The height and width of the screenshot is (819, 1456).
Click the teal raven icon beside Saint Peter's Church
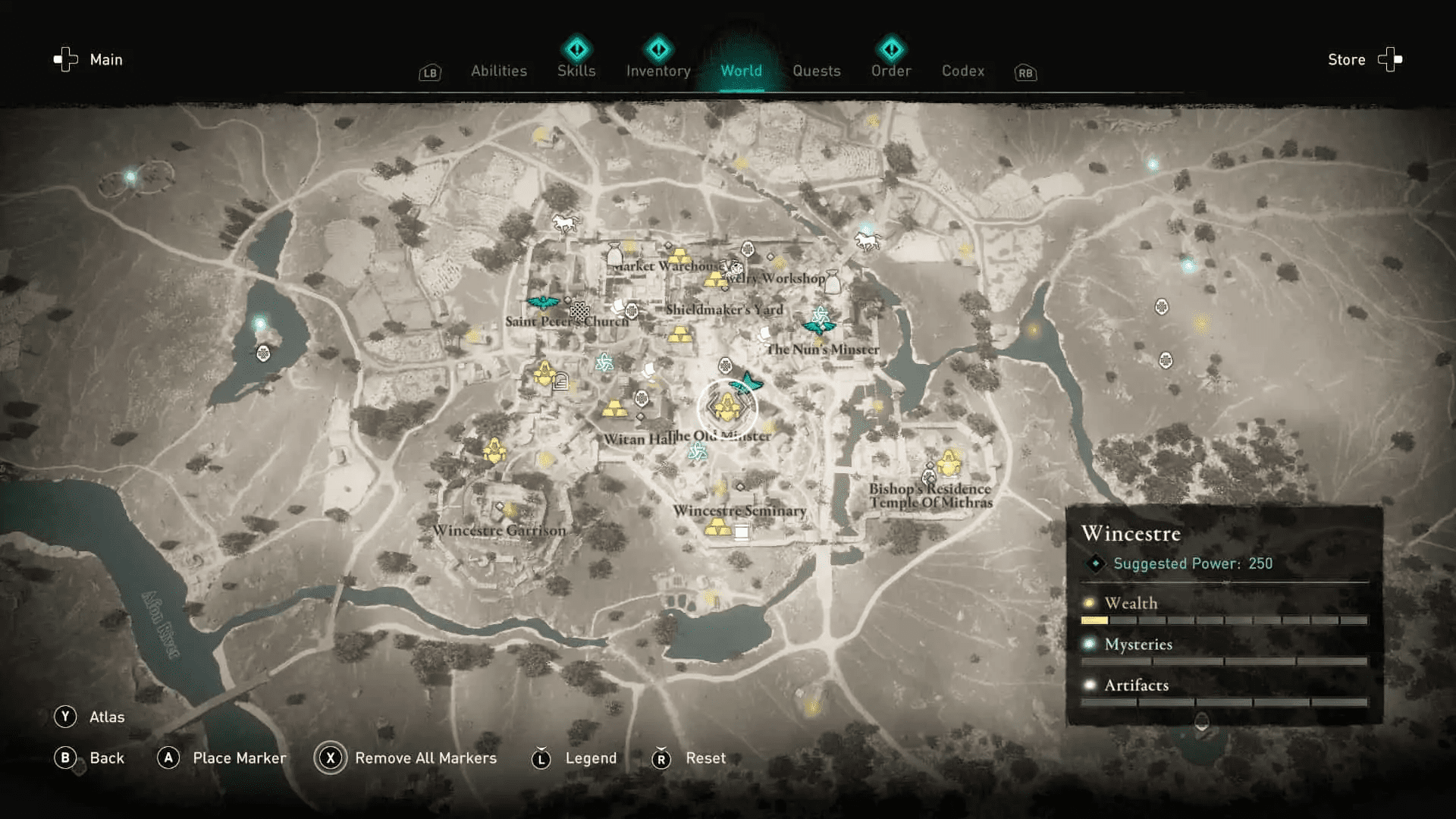542,303
